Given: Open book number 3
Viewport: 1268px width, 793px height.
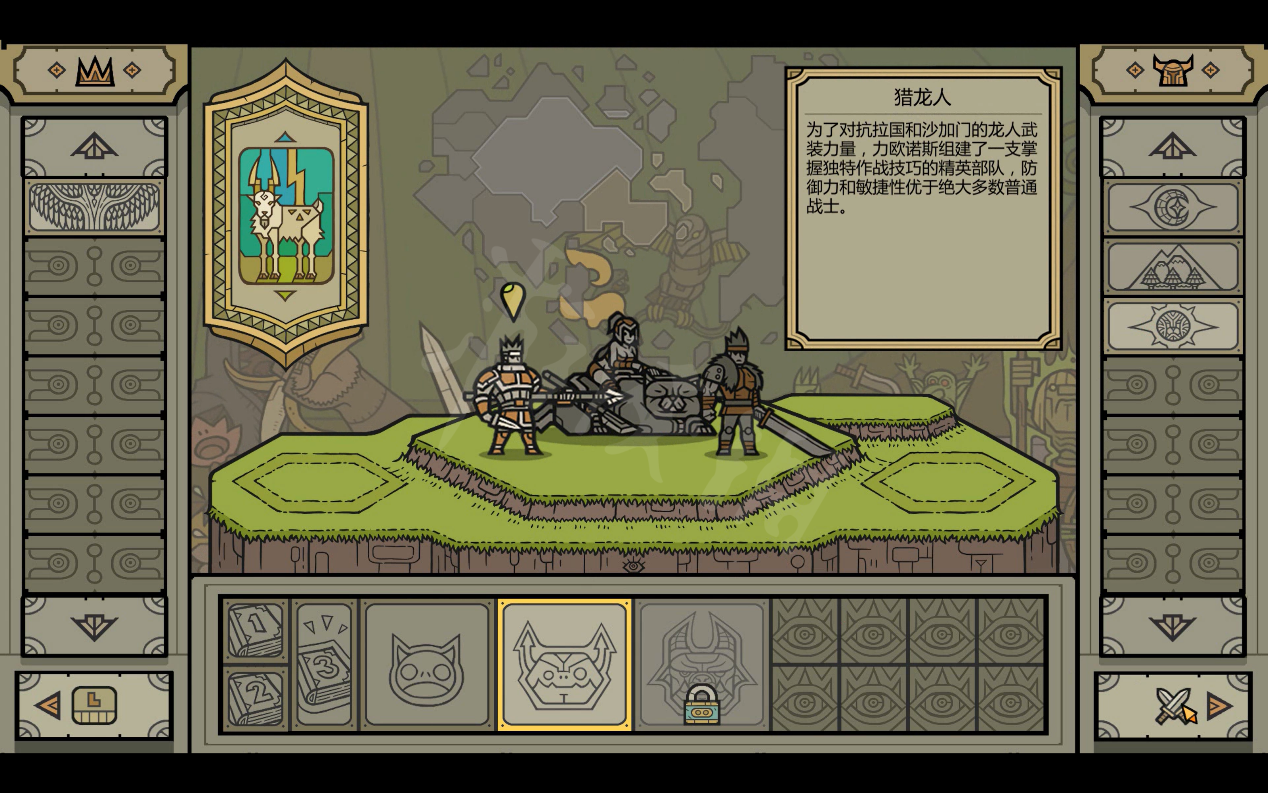Looking at the screenshot, I should click(324, 665).
